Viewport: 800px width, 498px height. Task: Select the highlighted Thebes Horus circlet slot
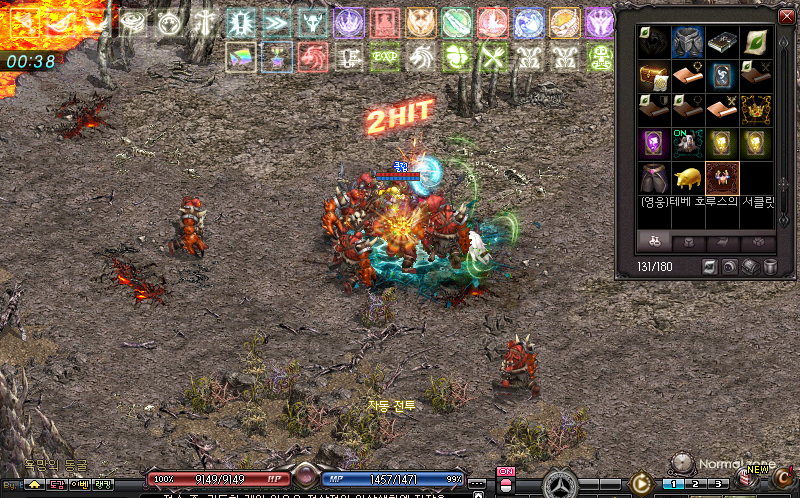tap(722, 178)
